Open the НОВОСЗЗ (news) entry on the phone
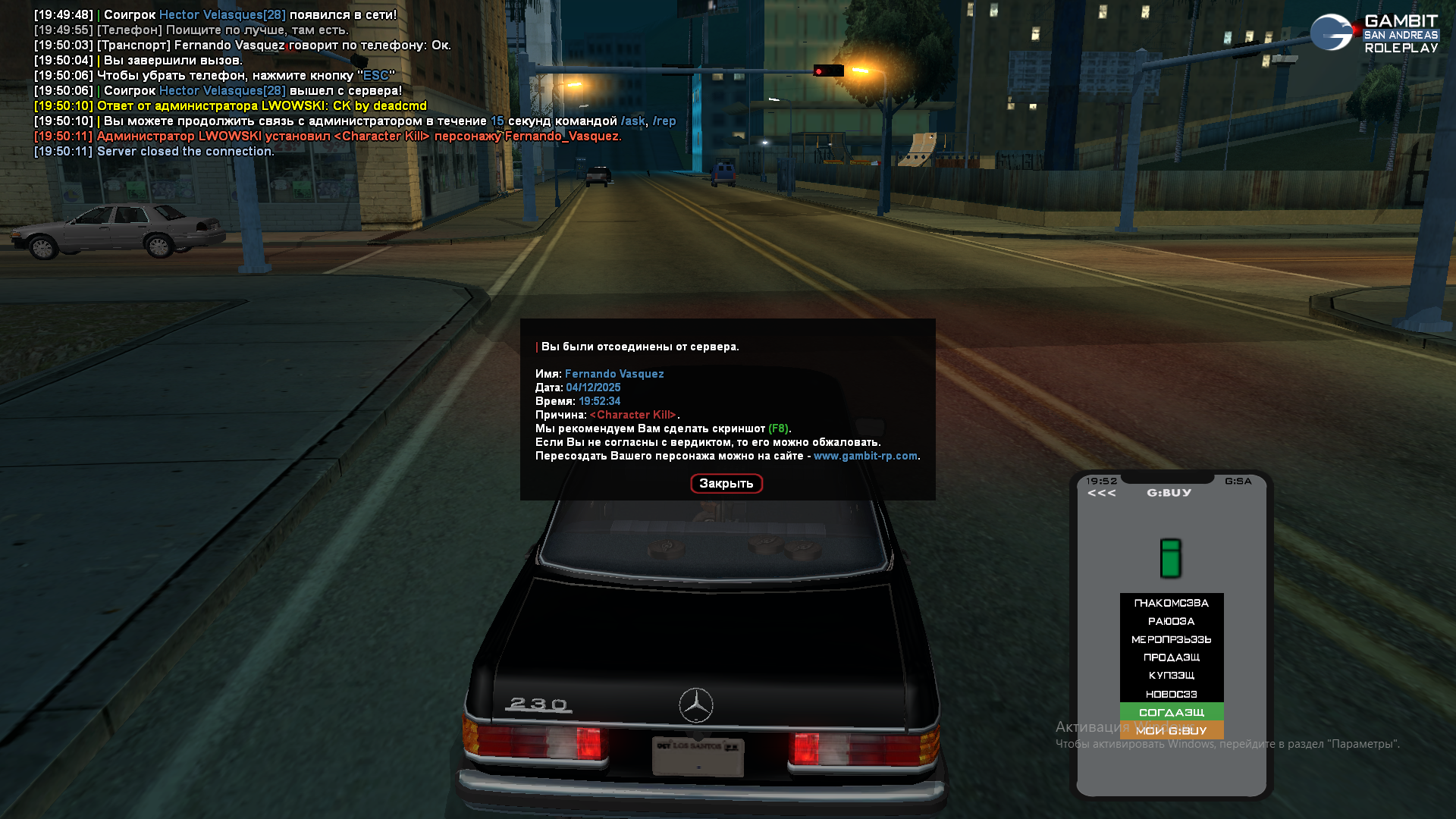Image resolution: width=1456 pixels, height=819 pixels. point(1171,694)
